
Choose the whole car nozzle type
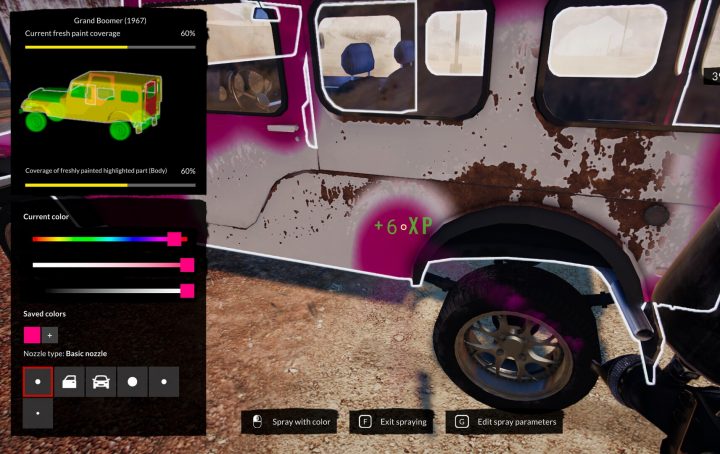101,382
